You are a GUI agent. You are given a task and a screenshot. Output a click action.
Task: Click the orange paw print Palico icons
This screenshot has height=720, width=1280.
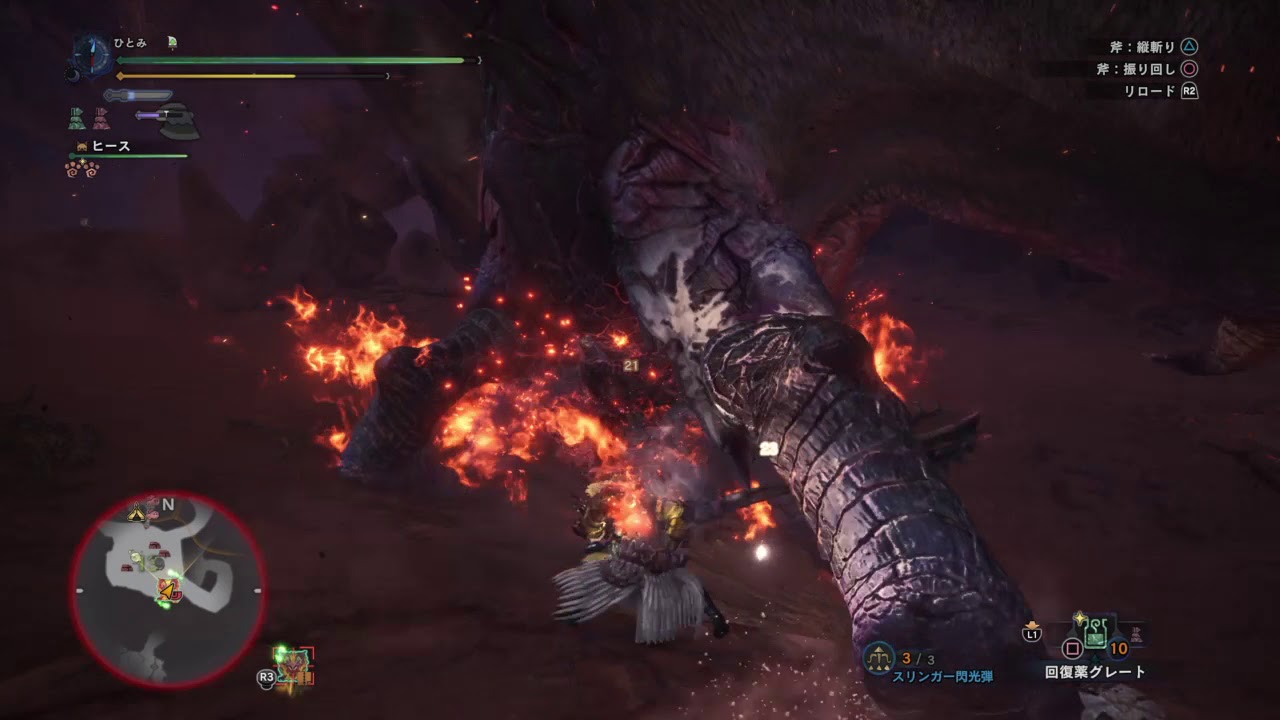tap(79, 169)
